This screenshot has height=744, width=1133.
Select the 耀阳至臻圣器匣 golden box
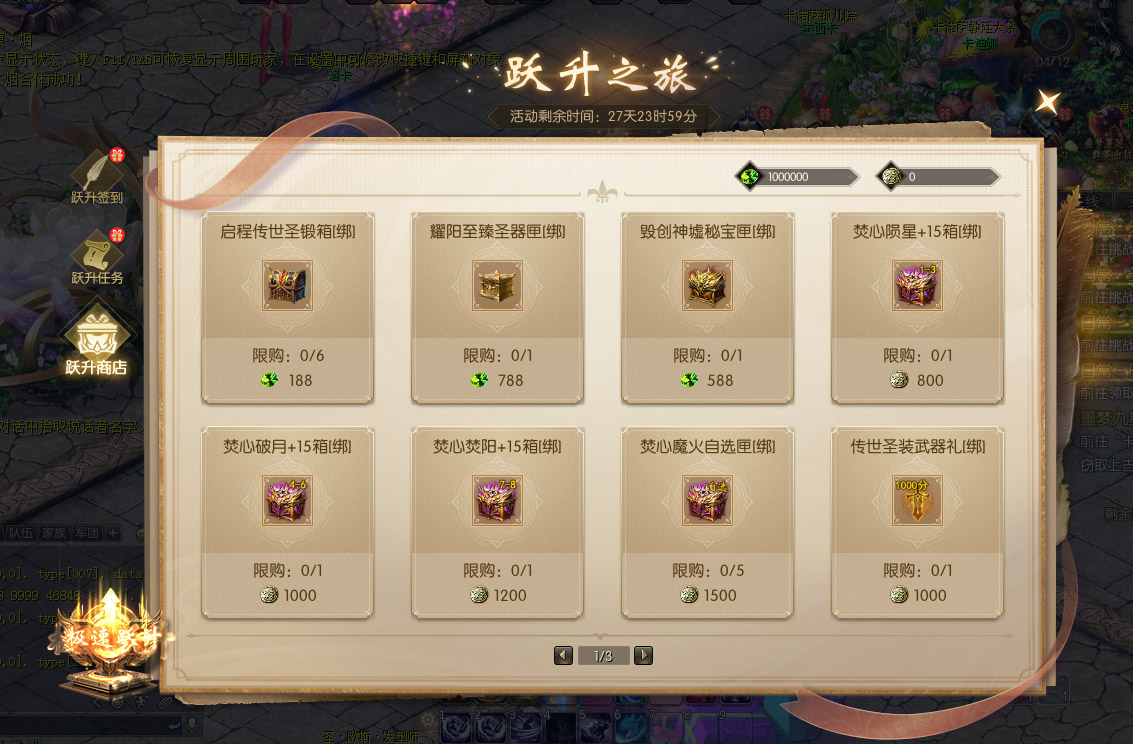click(x=498, y=286)
